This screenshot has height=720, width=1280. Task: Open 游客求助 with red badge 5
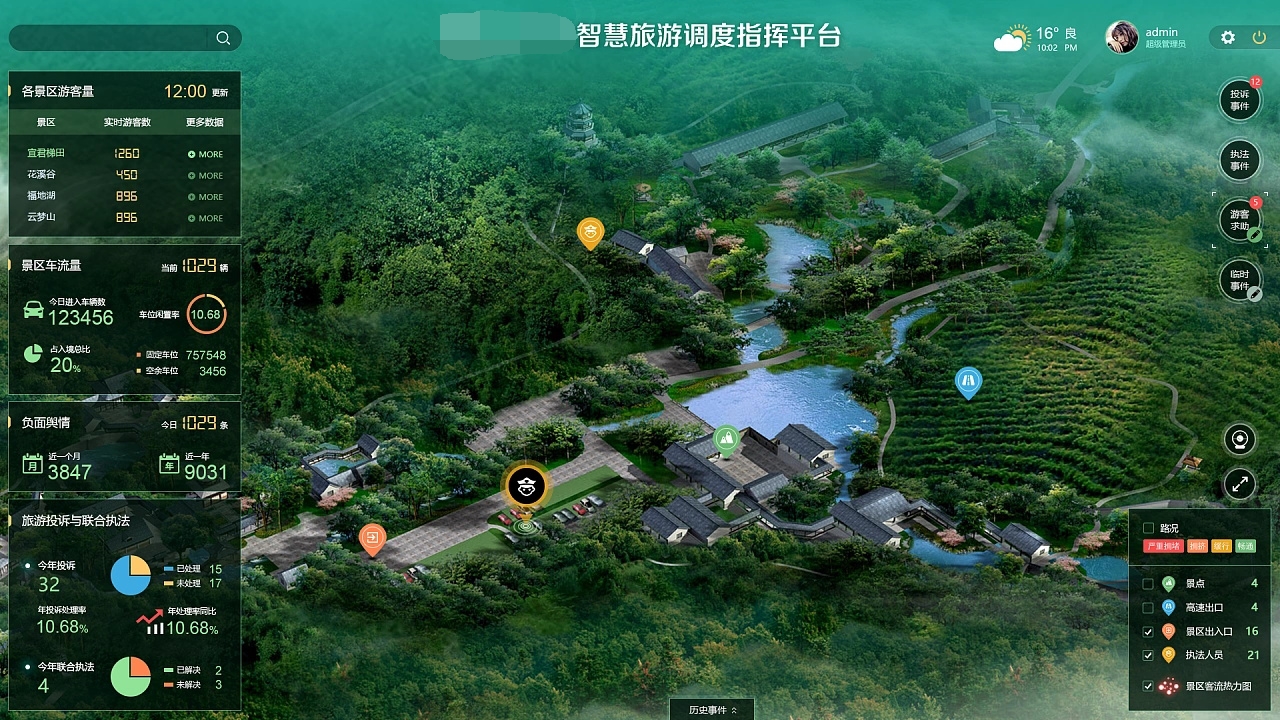click(1240, 220)
